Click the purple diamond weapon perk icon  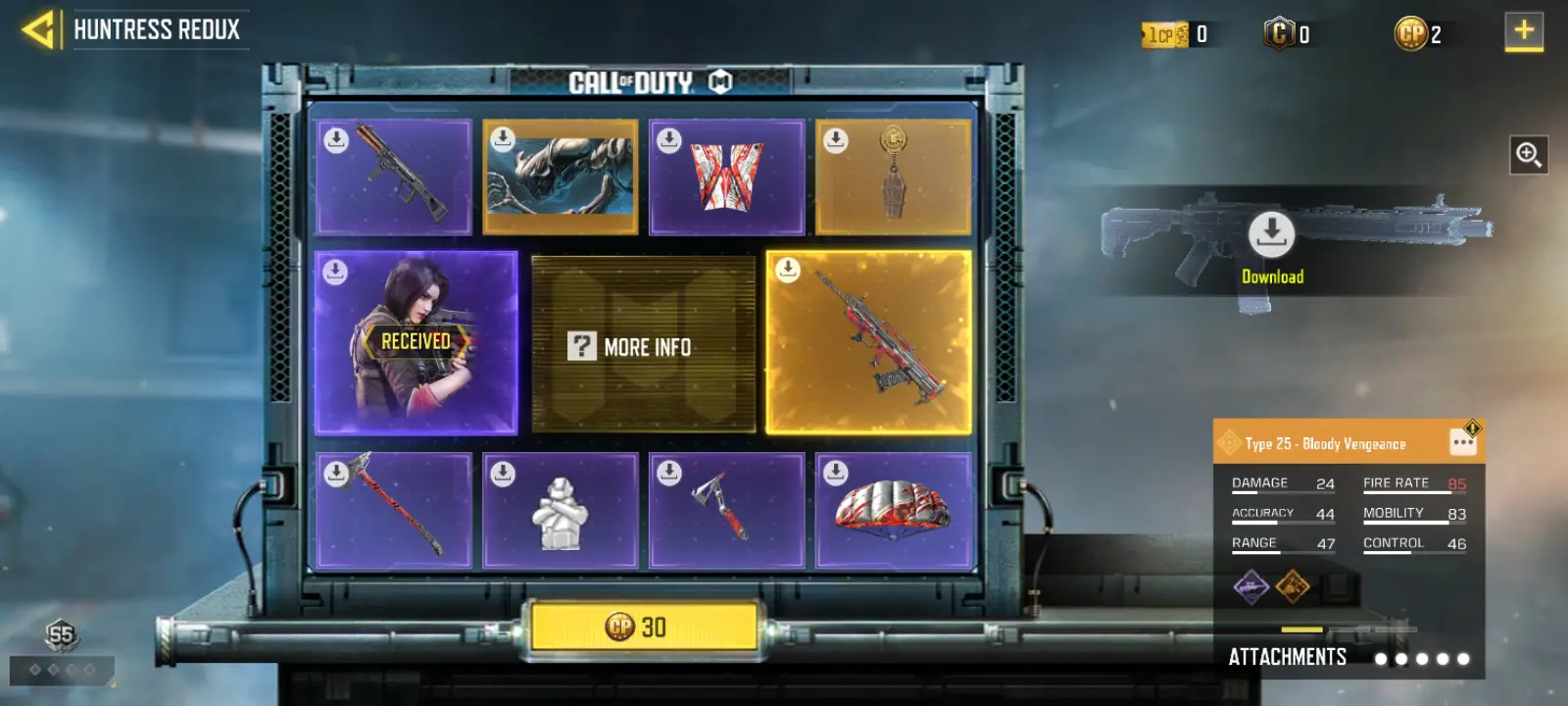tap(1250, 587)
